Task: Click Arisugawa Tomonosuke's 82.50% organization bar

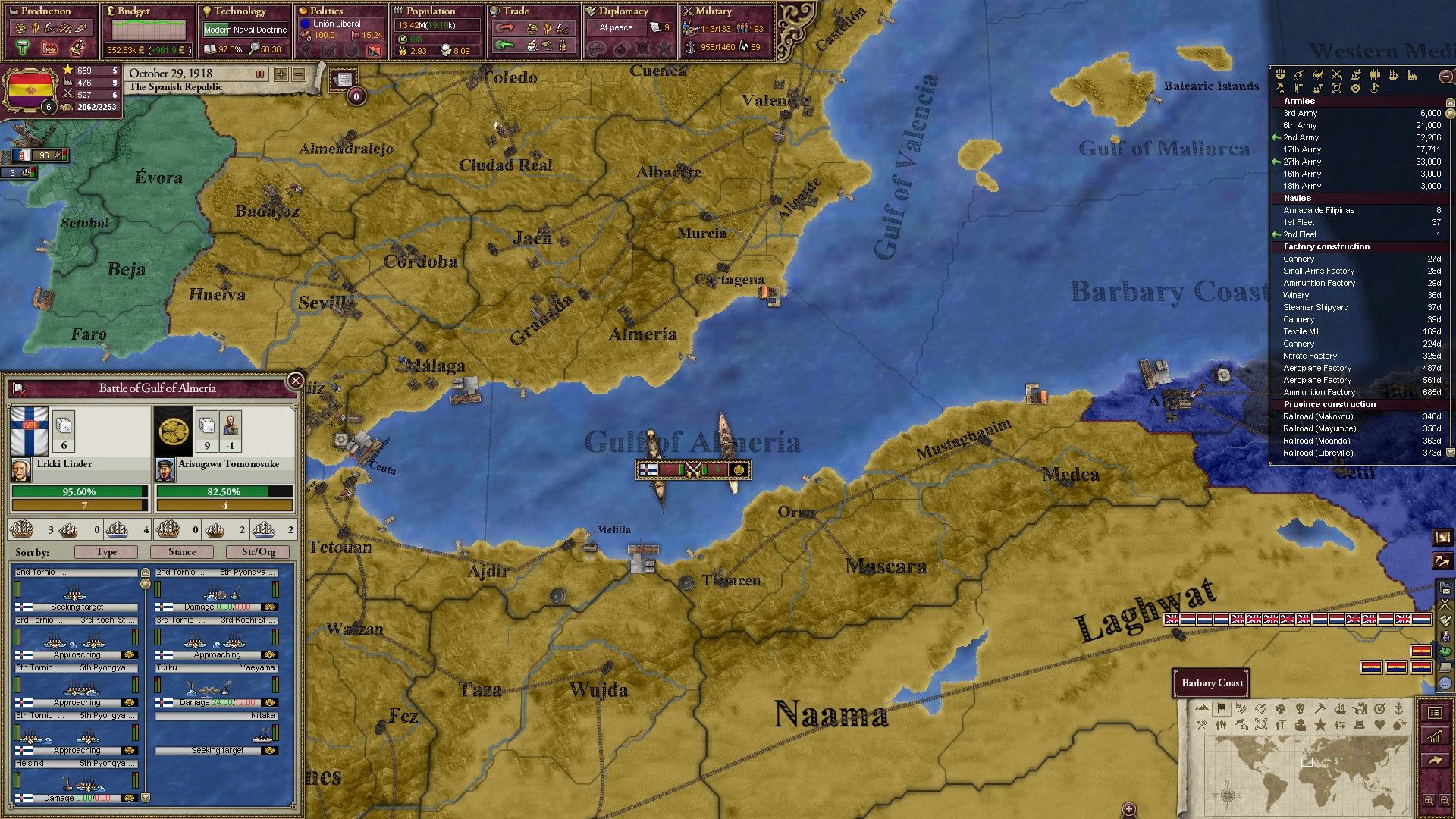Action: (x=224, y=491)
